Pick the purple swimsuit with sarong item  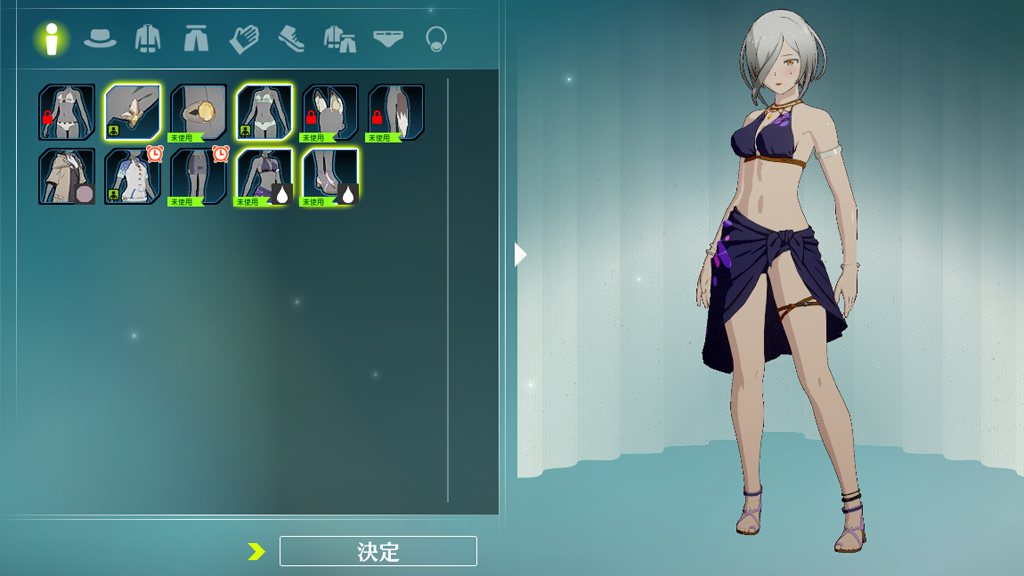[x=264, y=177]
